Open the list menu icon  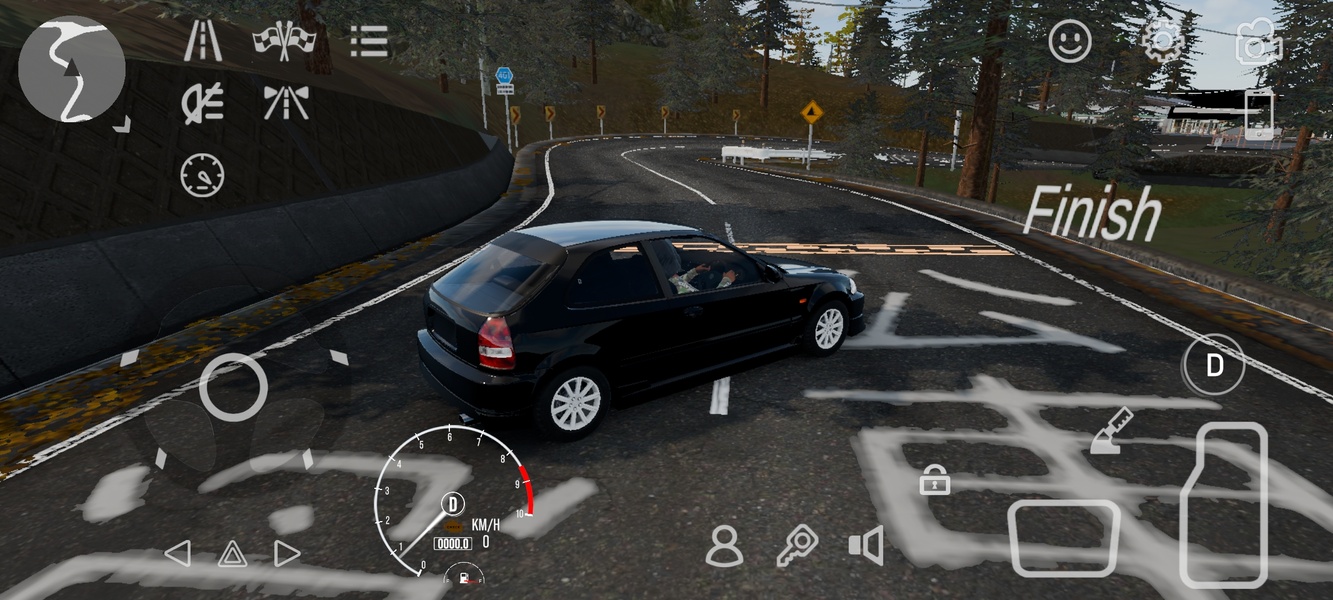(x=368, y=40)
